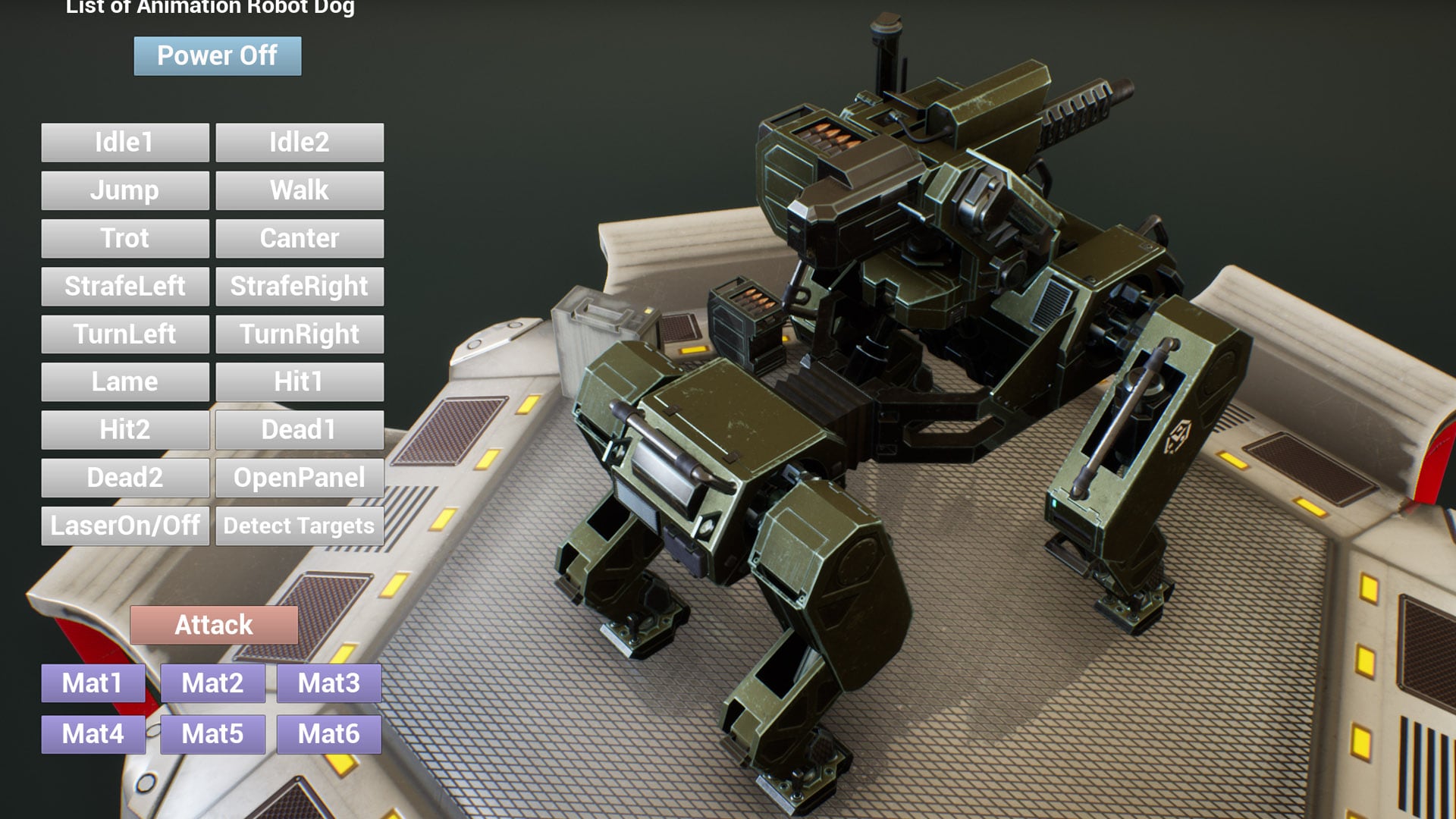Trigger the Hit1 reaction

300,381
